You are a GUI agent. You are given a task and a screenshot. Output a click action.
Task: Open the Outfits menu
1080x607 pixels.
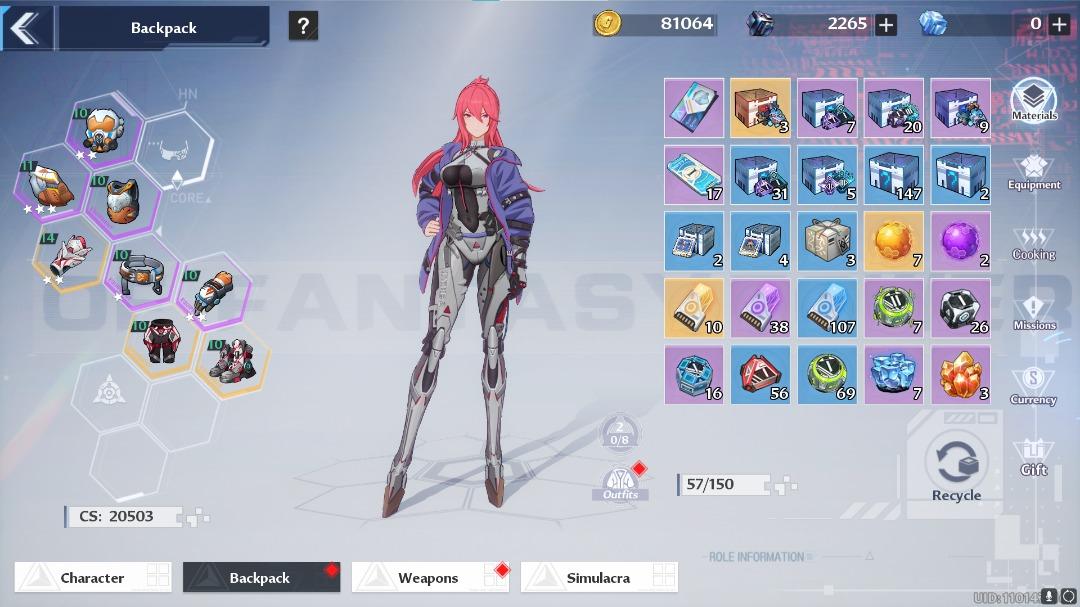(x=620, y=482)
